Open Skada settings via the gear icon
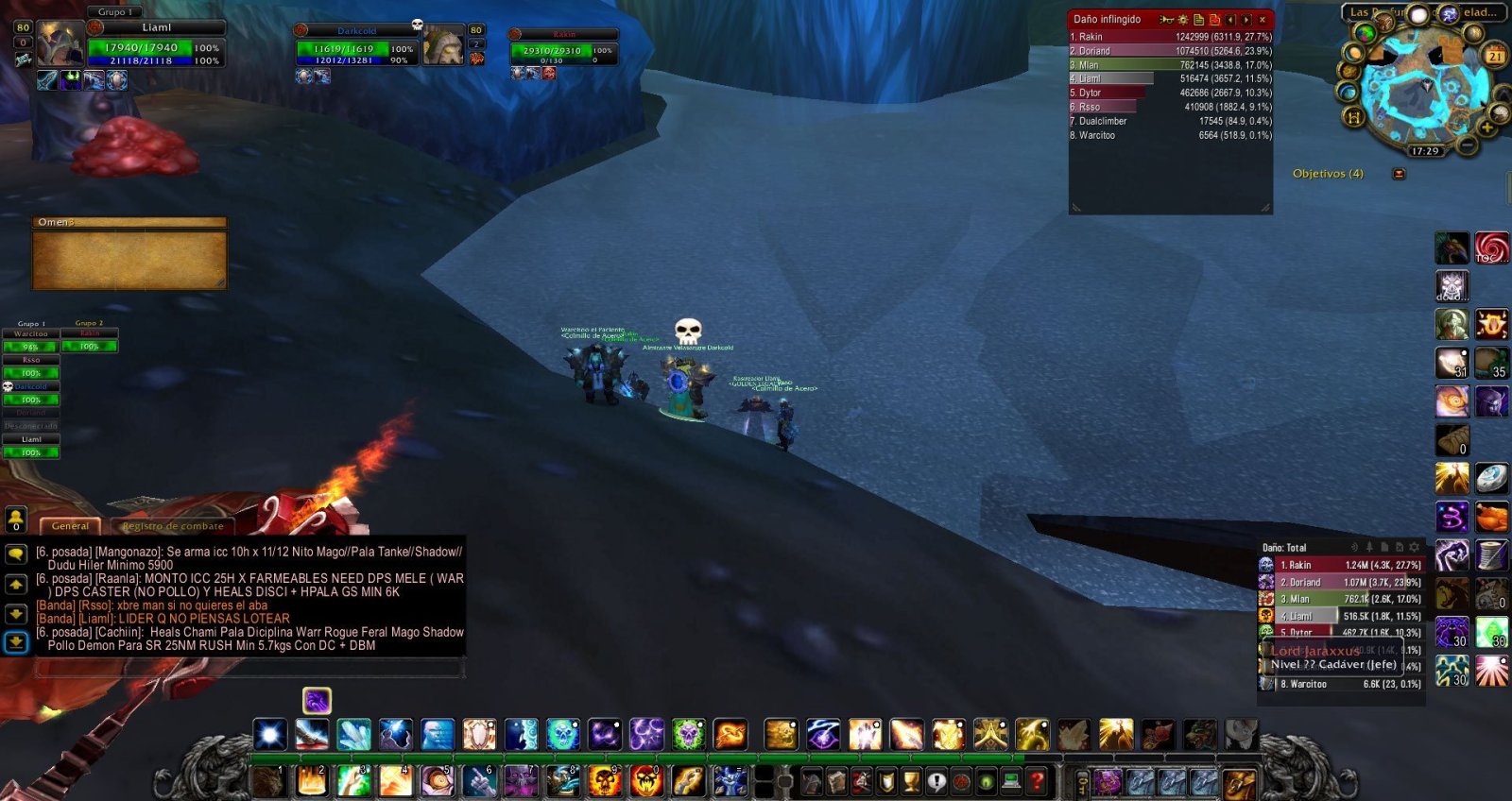 coord(1415,549)
